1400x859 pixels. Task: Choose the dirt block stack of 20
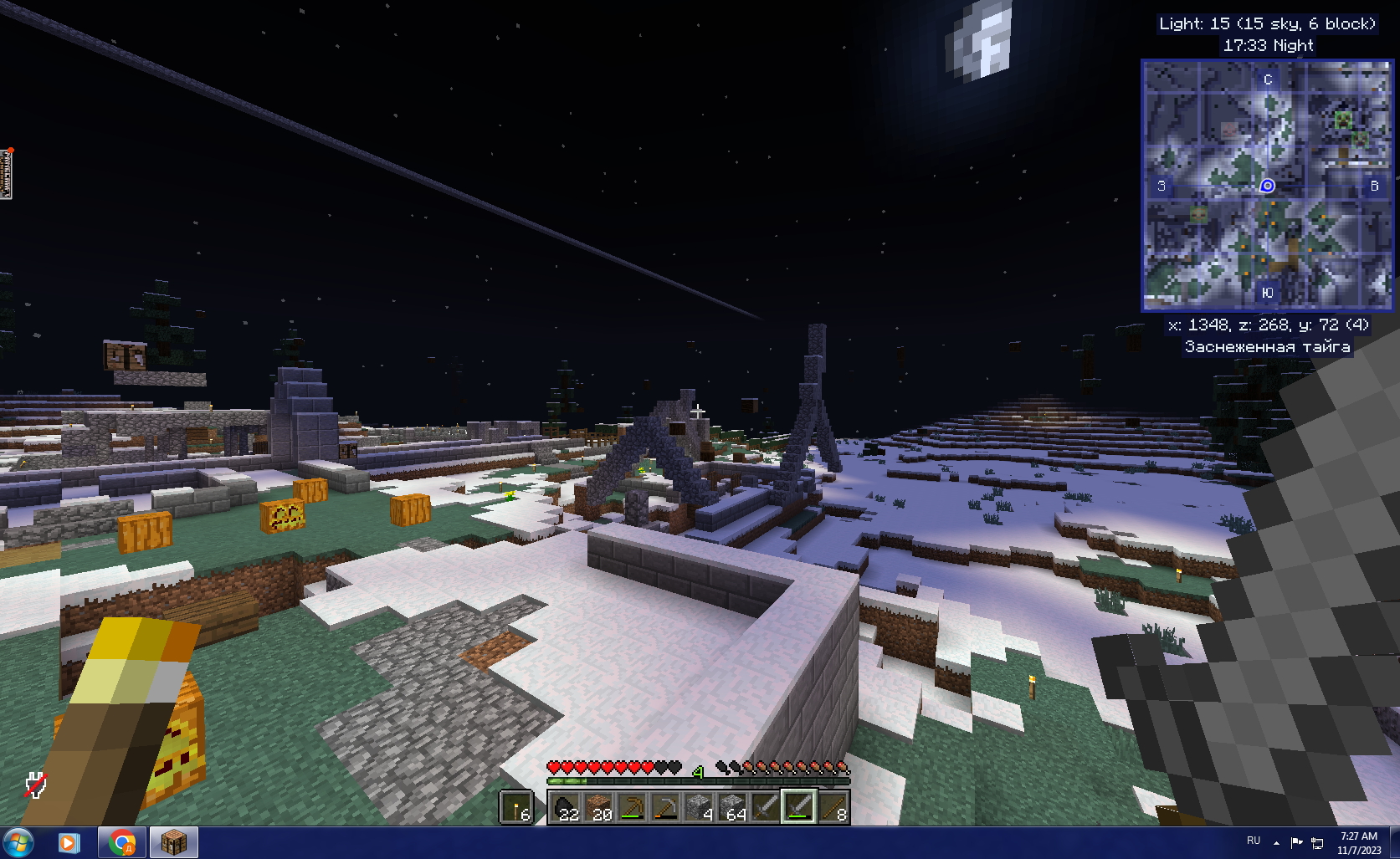coord(598,808)
